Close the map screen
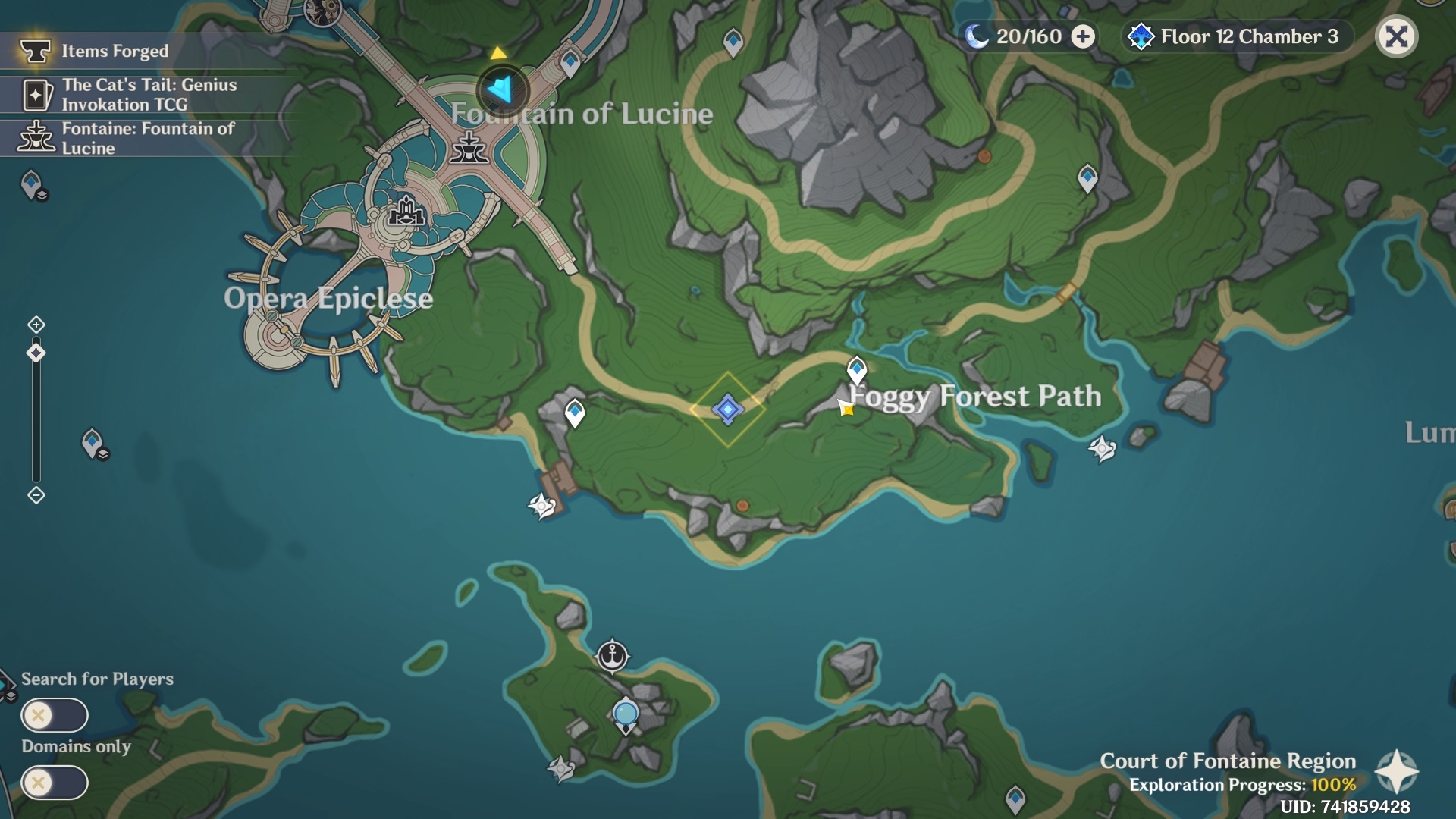This screenshot has height=819, width=1456. coord(1396,36)
